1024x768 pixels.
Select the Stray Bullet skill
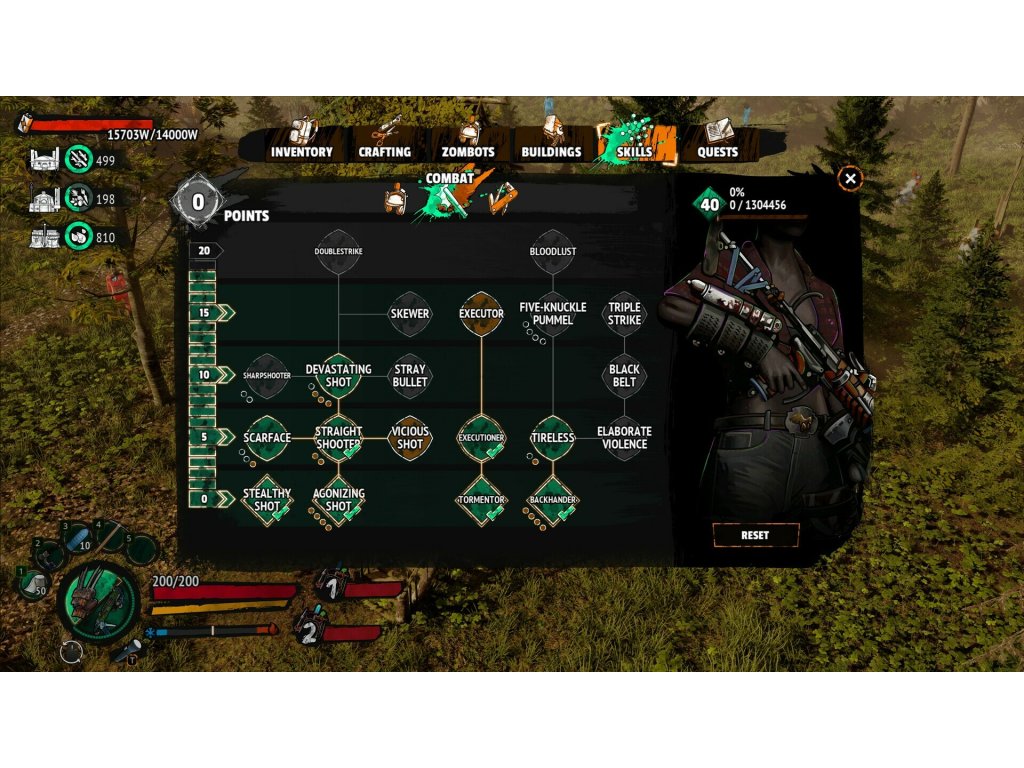410,375
